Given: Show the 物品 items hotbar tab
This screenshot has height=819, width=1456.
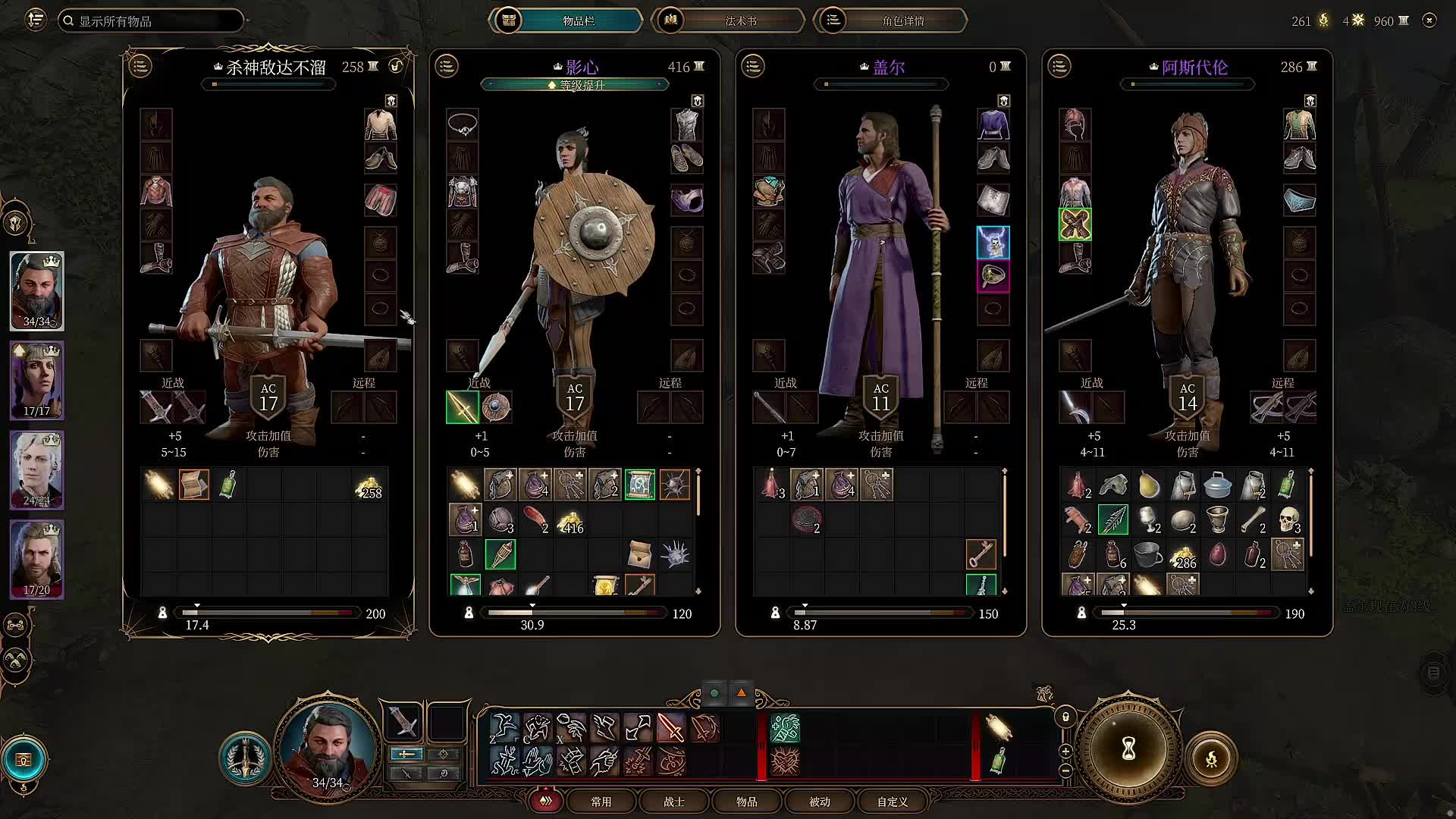Looking at the screenshot, I should [746, 802].
